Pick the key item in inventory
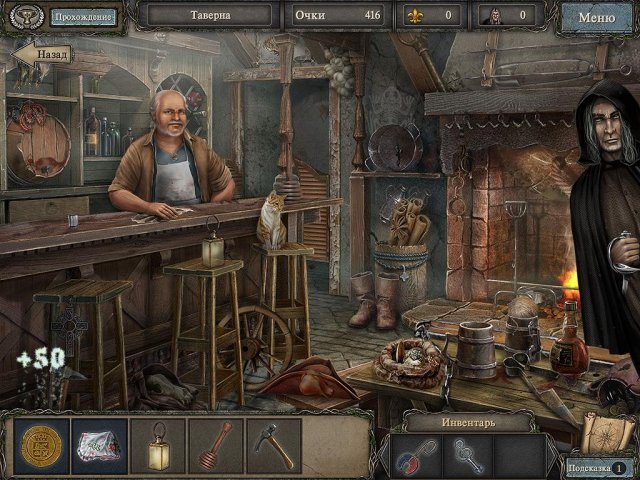 [x=464, y=454]
